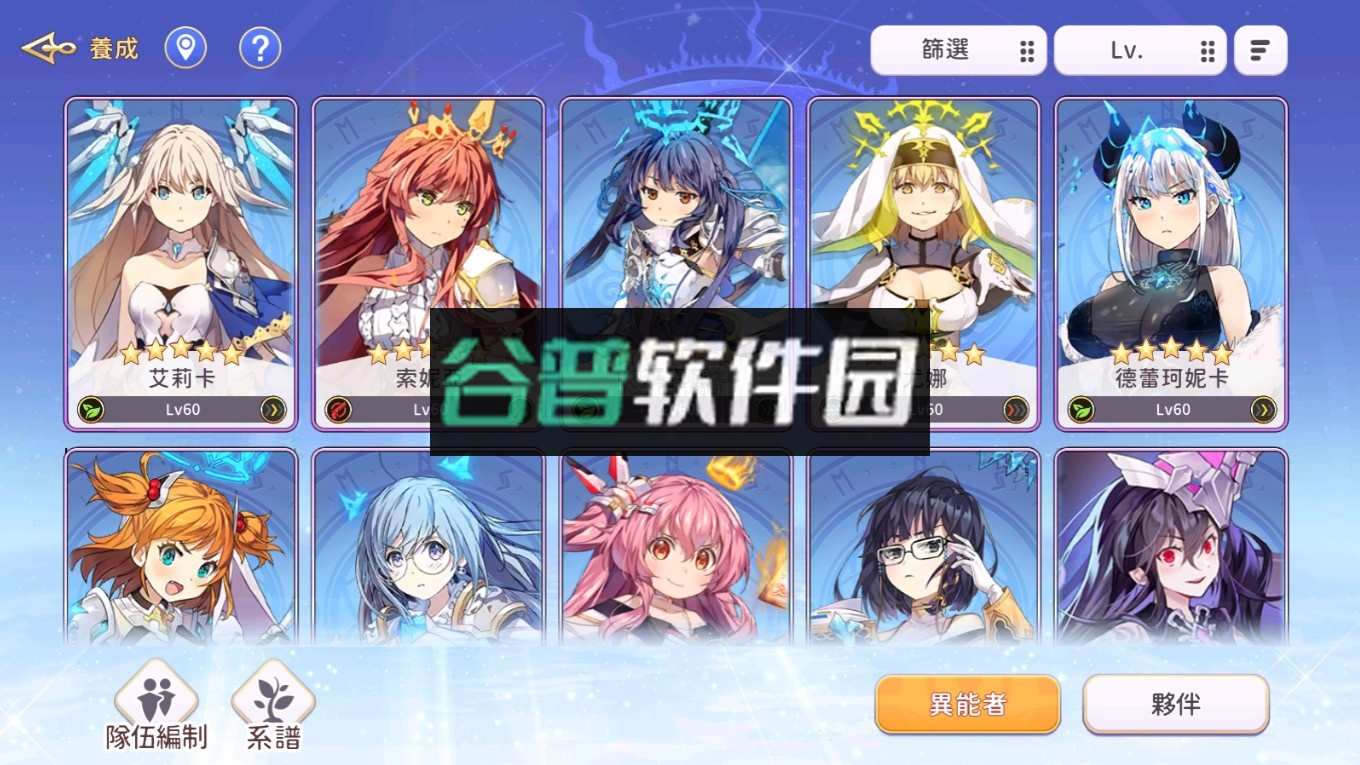Open the Lv. sorting dropdown
This screenshot has width=1360, height=765.
tap(1127, 49)
